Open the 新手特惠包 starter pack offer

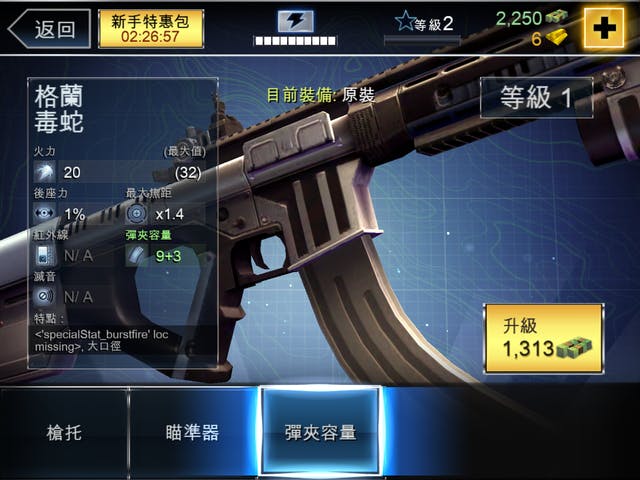coord(151,29)
